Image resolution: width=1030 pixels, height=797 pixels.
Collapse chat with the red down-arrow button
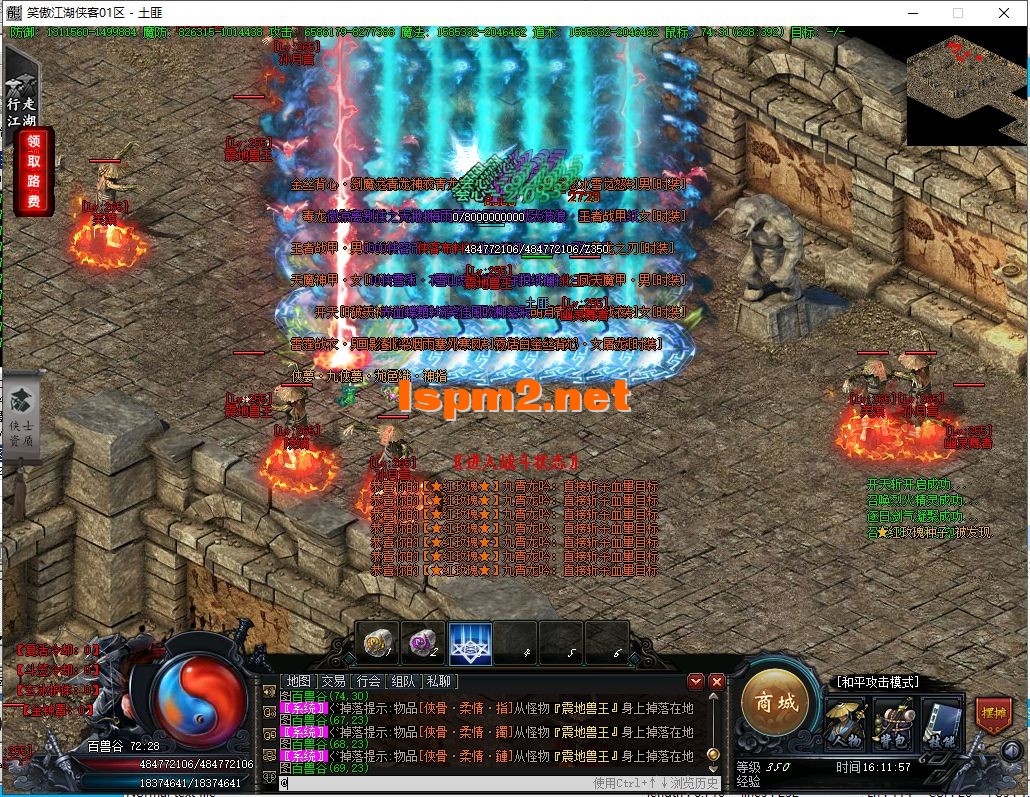point(696,681)
